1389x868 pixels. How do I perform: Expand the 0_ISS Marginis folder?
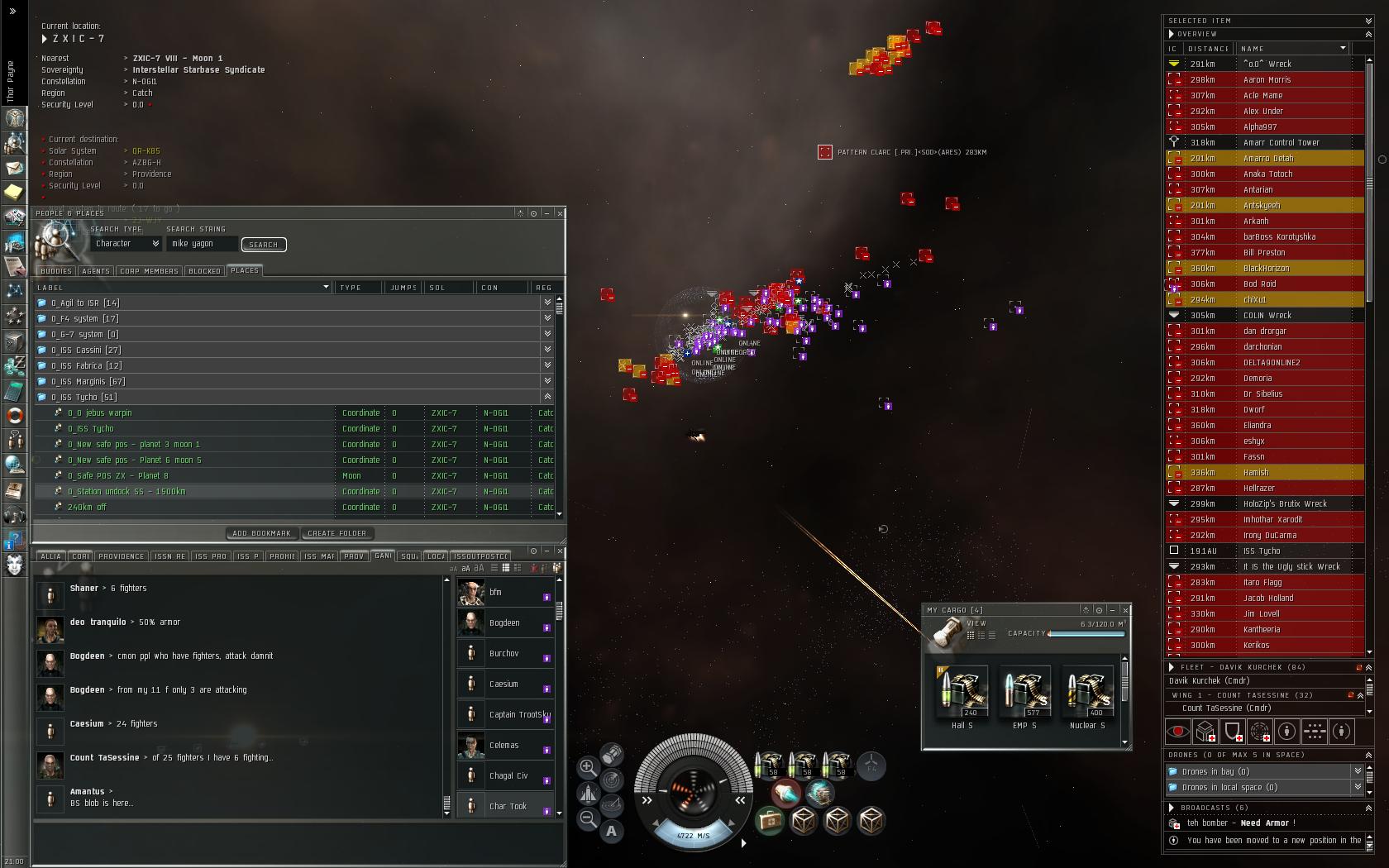[547, 381]
